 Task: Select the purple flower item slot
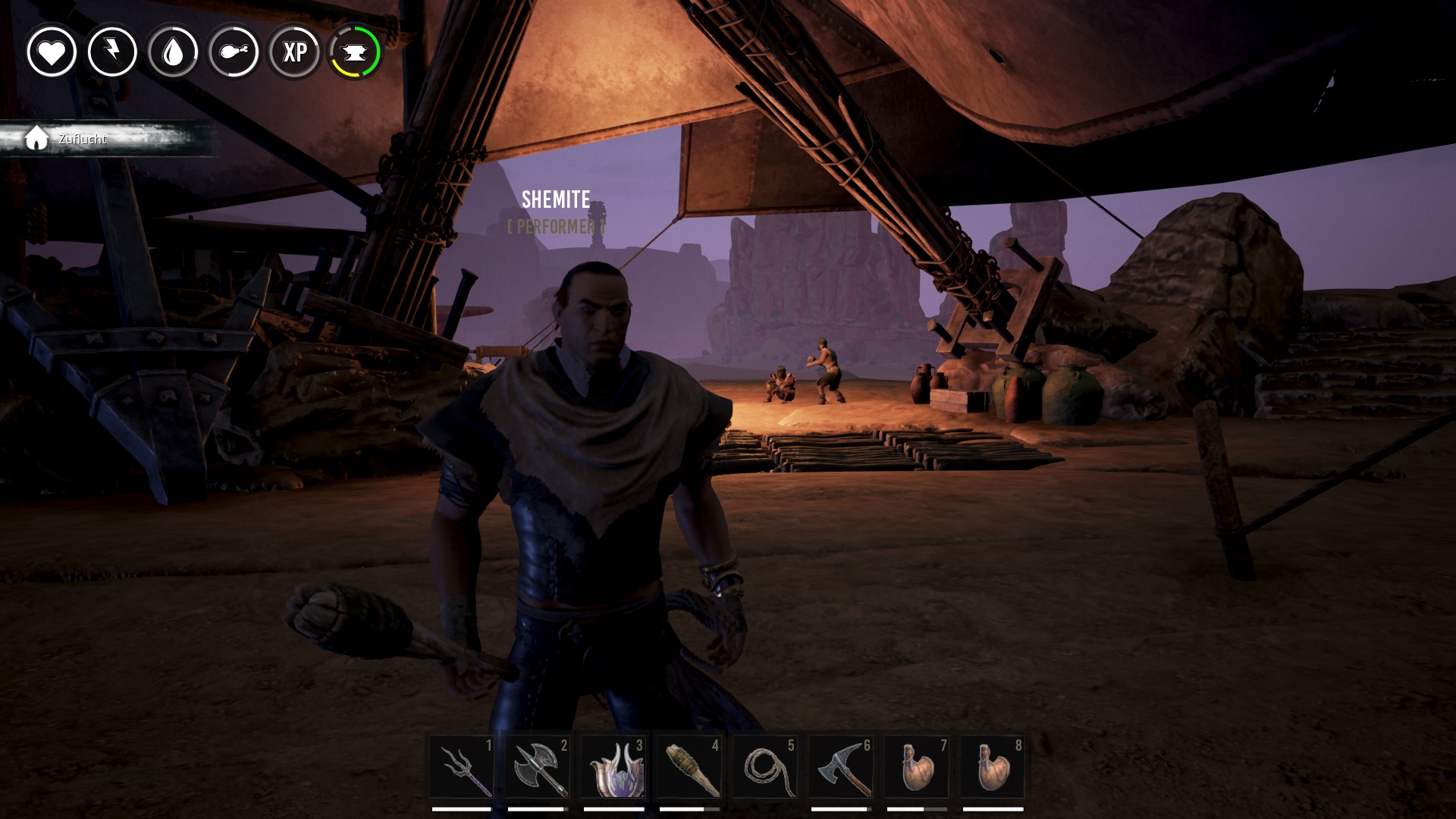coord(613,767)
